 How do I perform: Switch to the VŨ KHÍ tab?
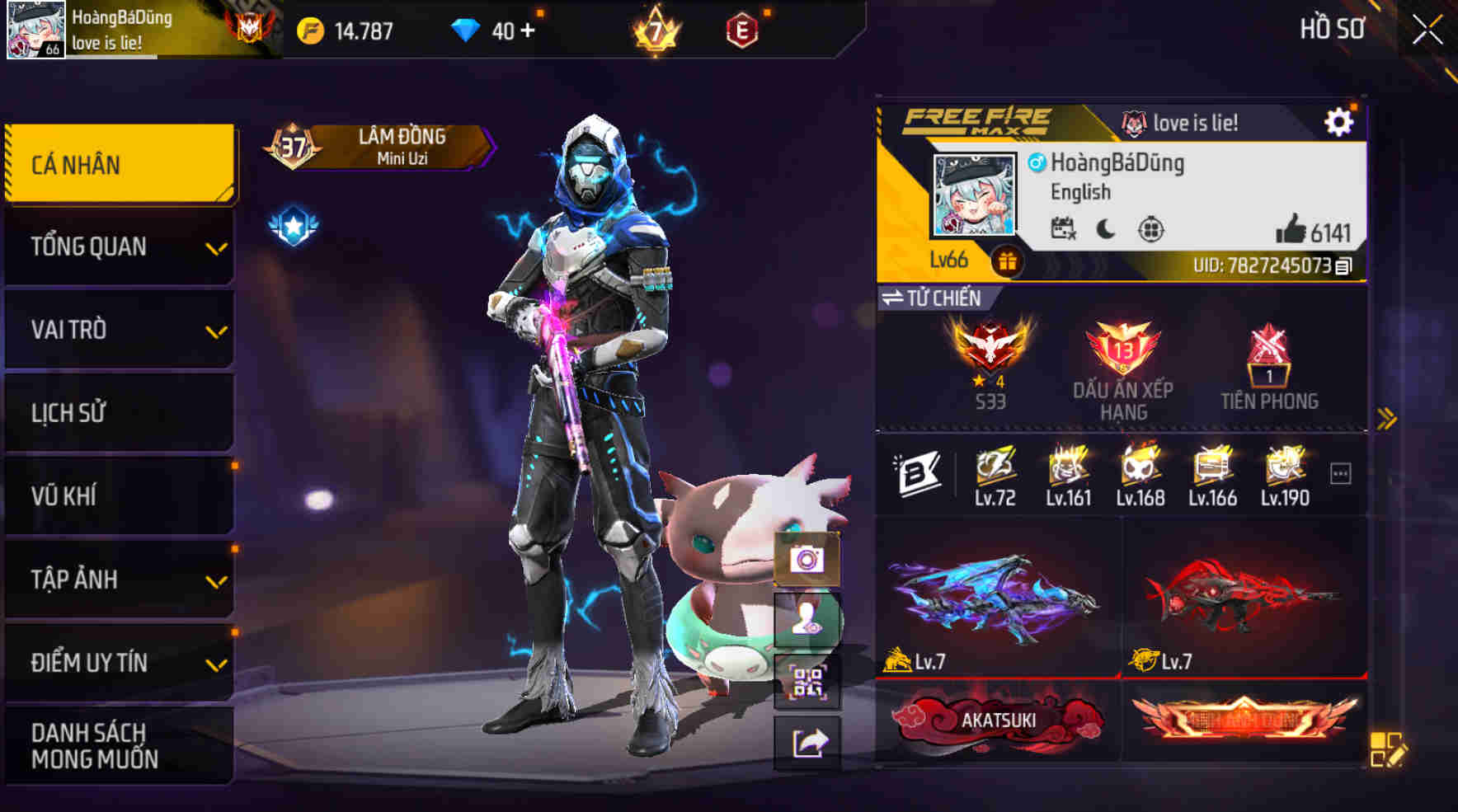[x=119, y=495]
